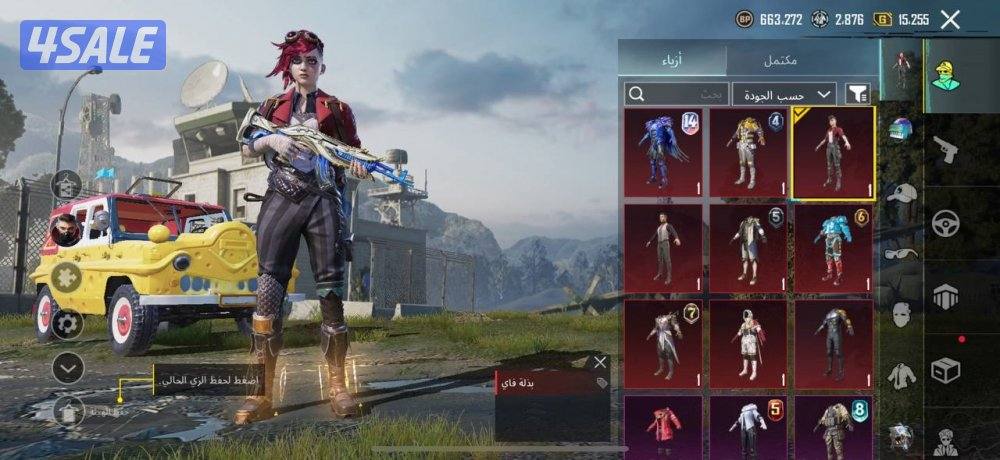Switch to the مكتمل tab
This screenshot has height=460, width=1000.
click(780, 59)
